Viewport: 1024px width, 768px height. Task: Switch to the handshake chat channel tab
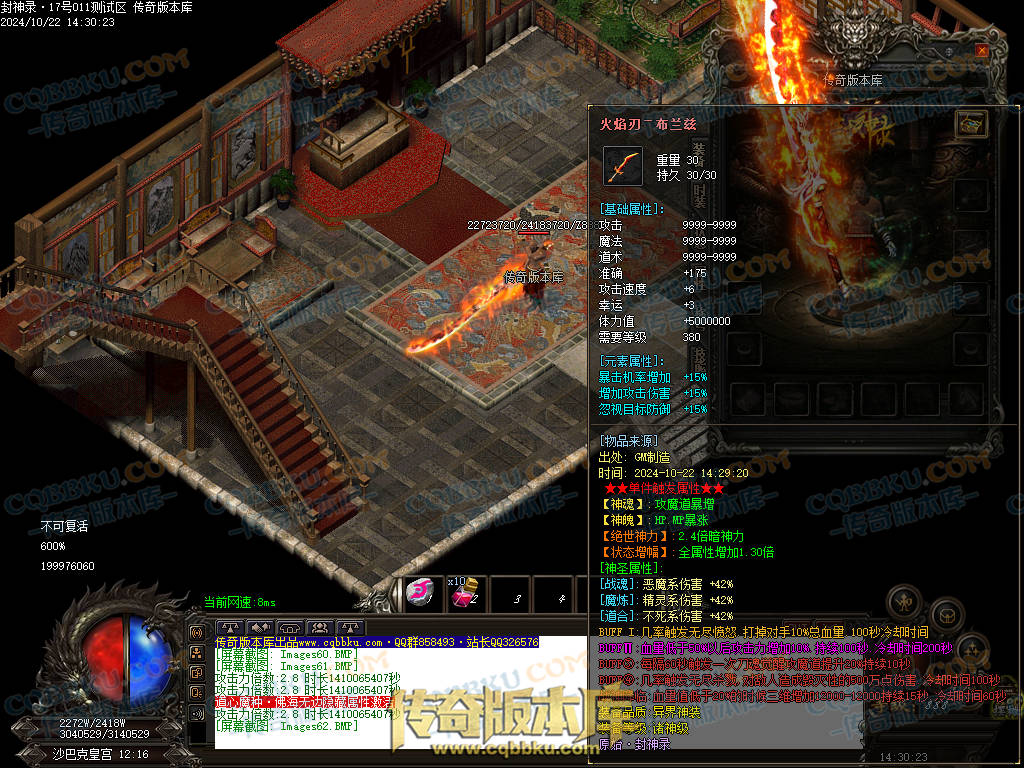(262, 628)
